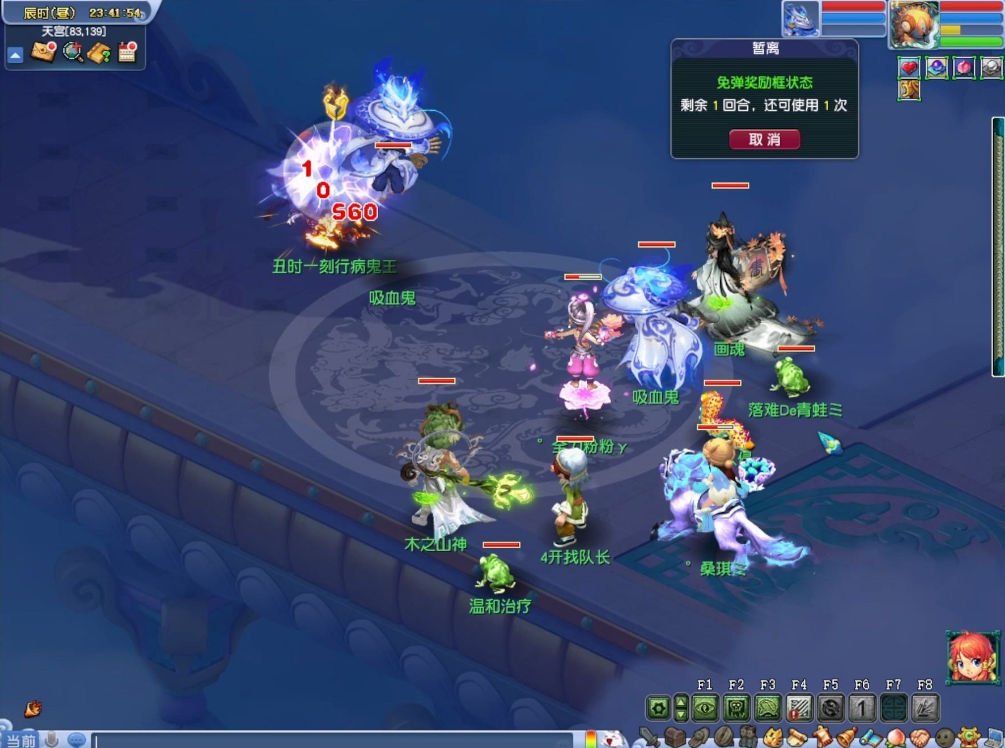Click the 取消 cancel button
Image resolution: width=1005 pixels, height=748 pixels.
tap(764, 139)
